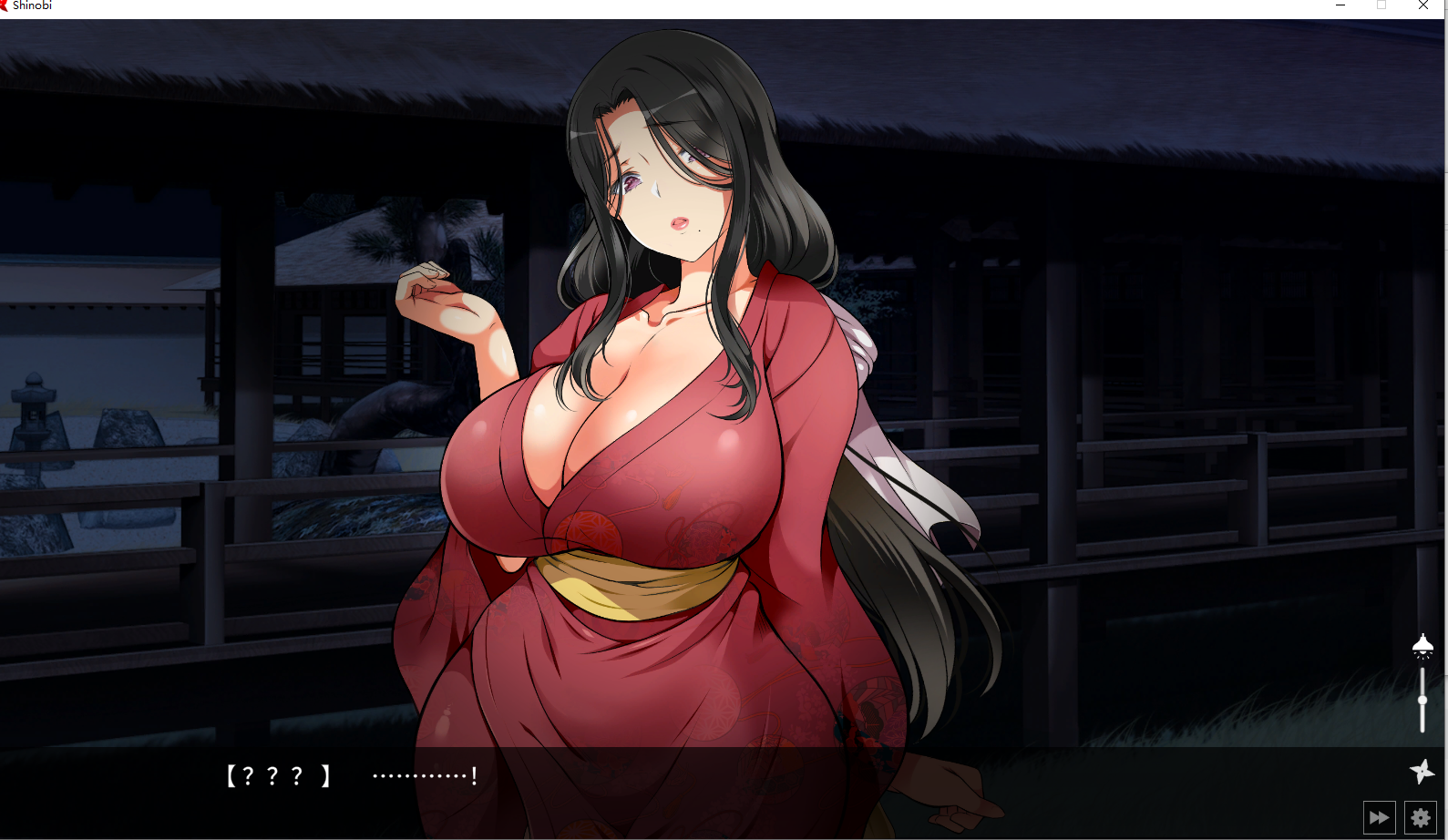Click the "…………!" dialogue text
Screen dimensions: 1448x840
(423, 777)
